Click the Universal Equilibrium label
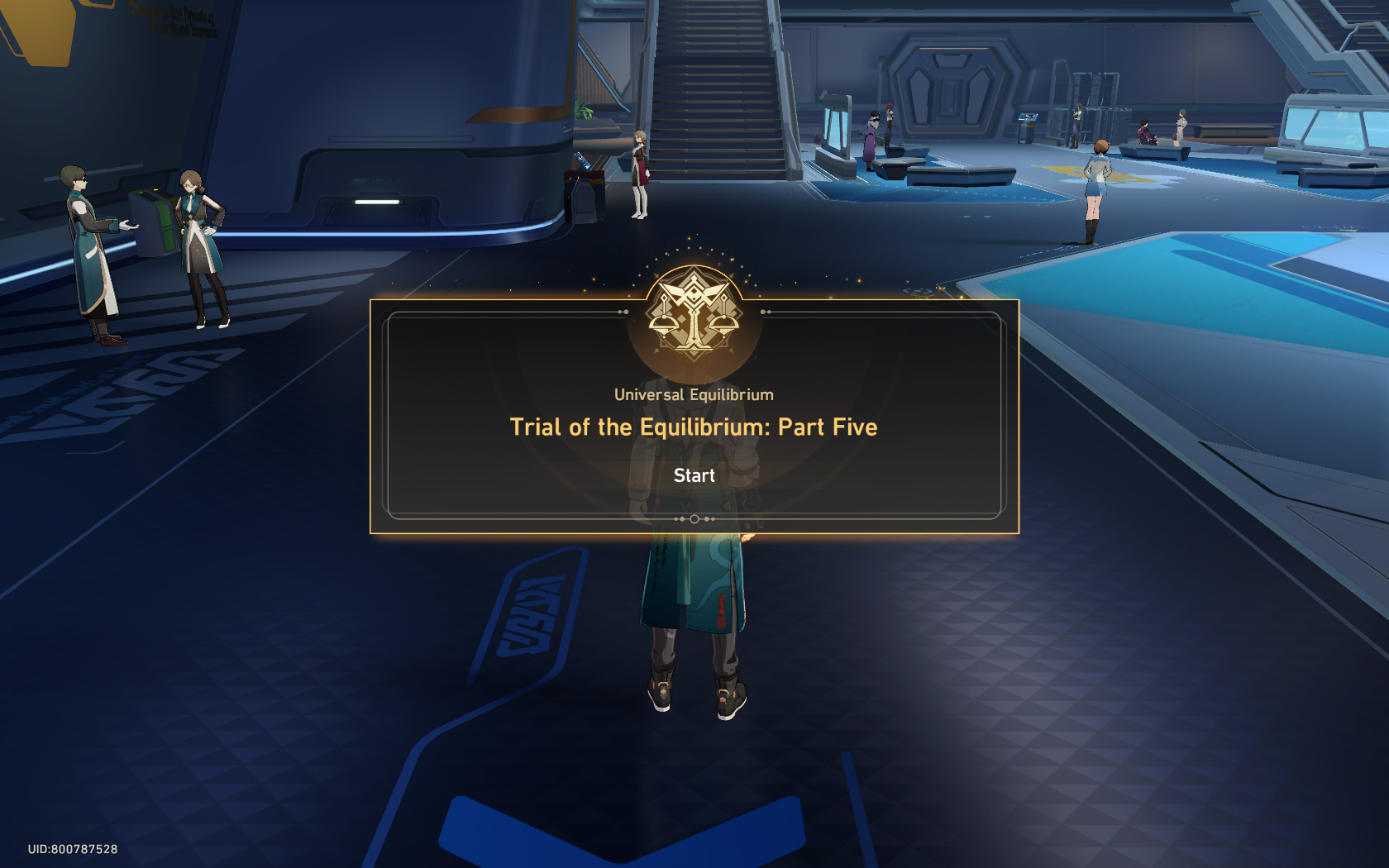The image size is (1389, 868). click(x=693, y=394)
